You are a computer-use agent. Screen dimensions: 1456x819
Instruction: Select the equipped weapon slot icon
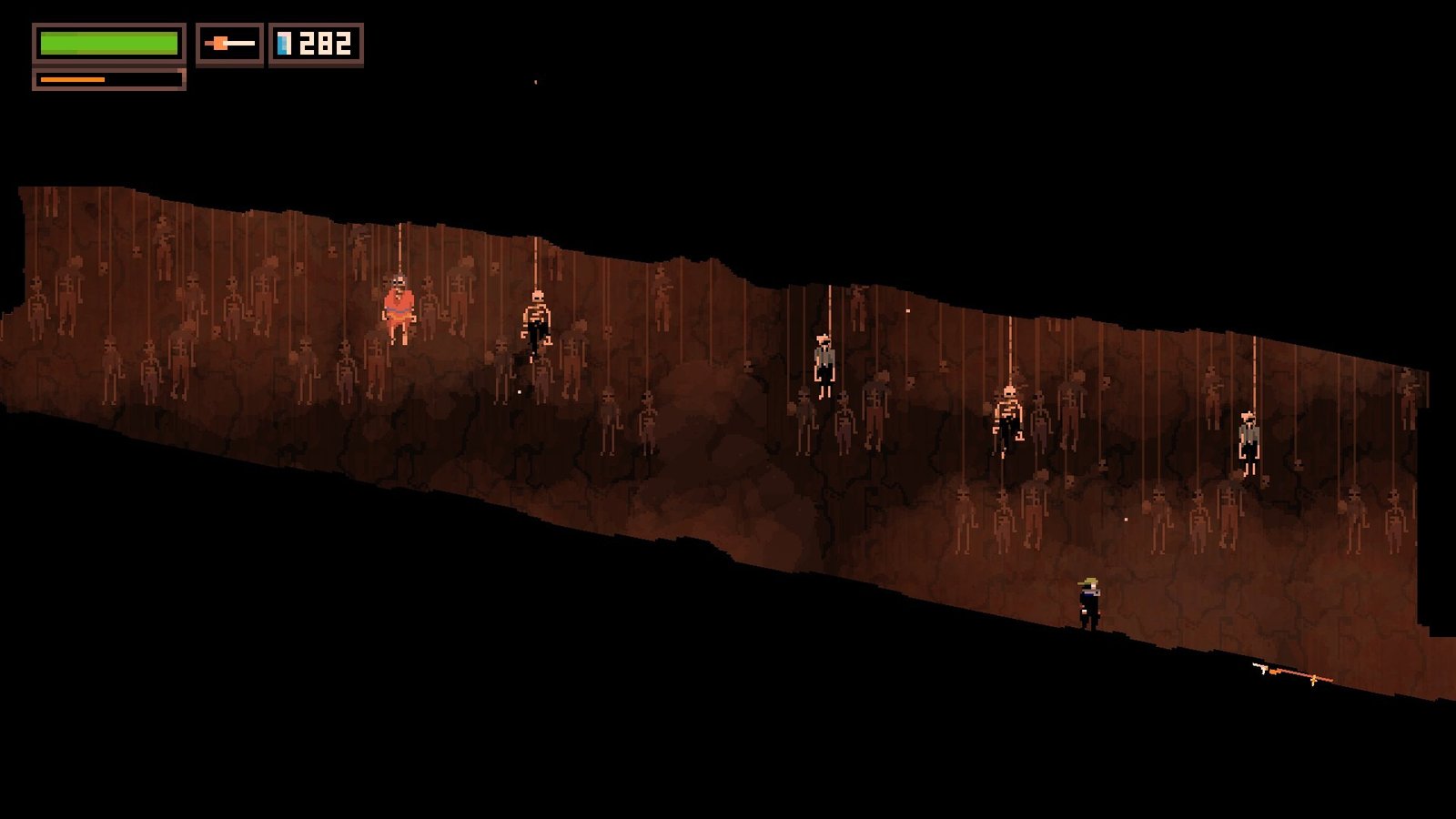pyautogui.click(x=229, y=44)
